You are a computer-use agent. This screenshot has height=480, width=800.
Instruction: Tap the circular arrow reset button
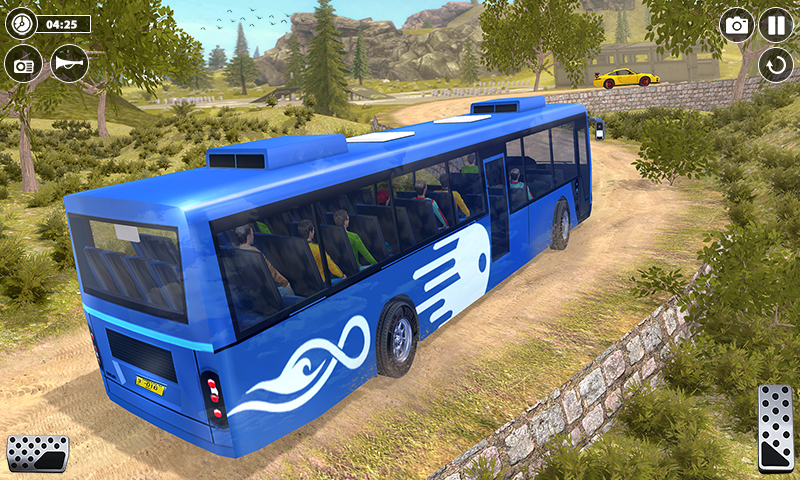click(776, 66)
